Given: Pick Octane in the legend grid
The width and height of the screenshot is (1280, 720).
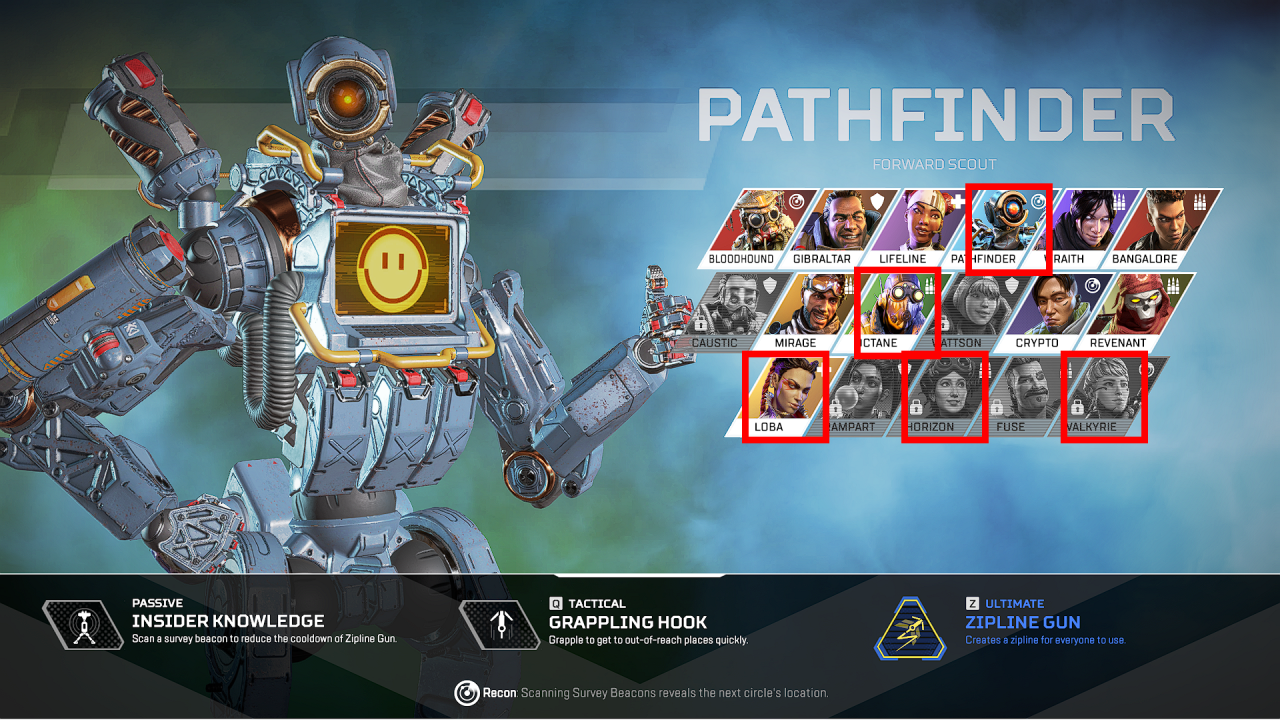Looking at the screenshot, I should click(898, 305).
